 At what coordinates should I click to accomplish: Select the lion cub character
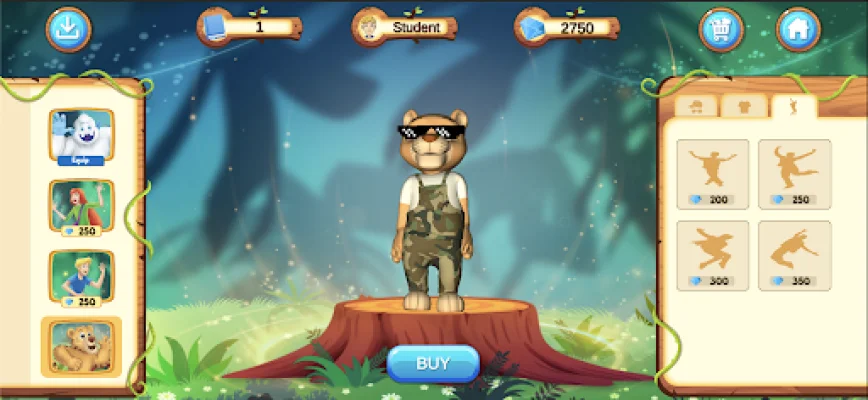81,346
